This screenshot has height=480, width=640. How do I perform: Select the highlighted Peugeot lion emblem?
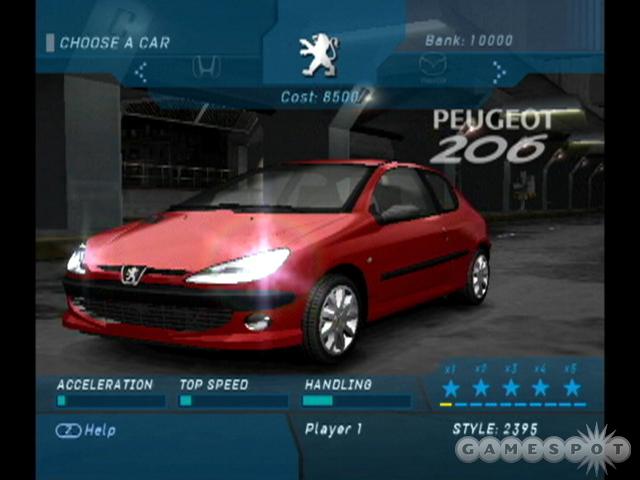319,55
